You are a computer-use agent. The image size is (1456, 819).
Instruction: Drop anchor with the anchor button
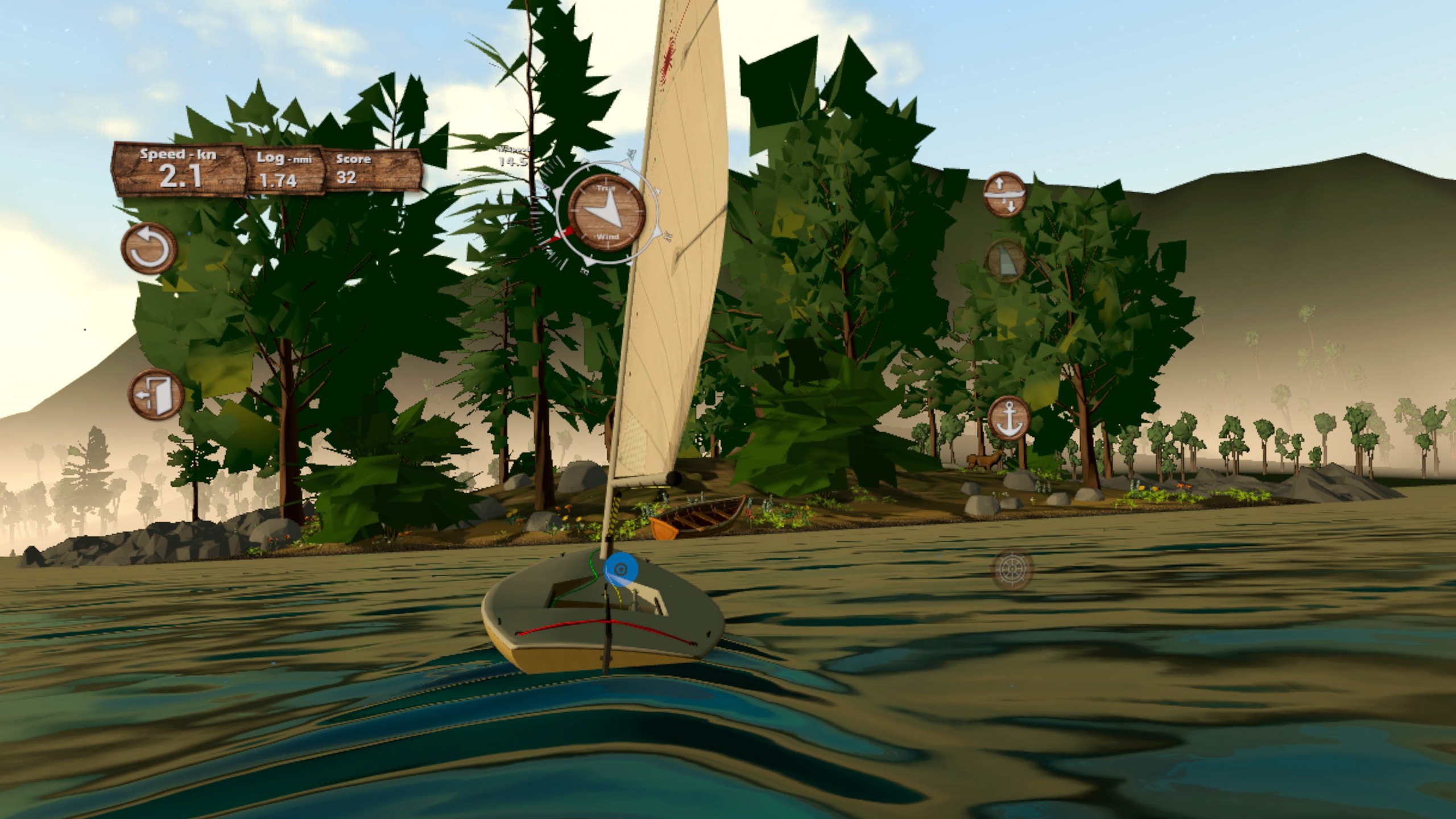pos(1010,417)
